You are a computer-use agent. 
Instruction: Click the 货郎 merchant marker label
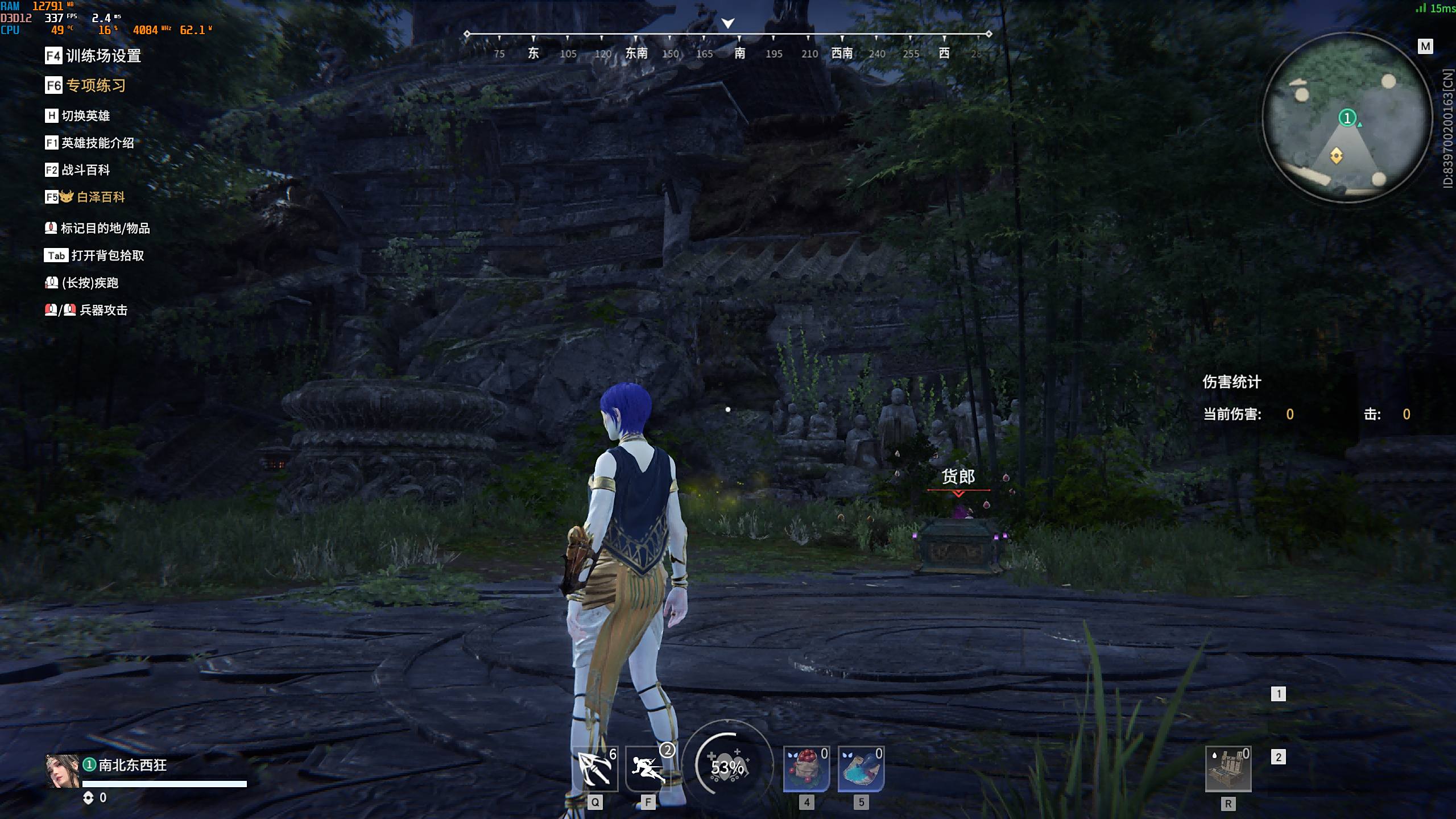[958, 477]
